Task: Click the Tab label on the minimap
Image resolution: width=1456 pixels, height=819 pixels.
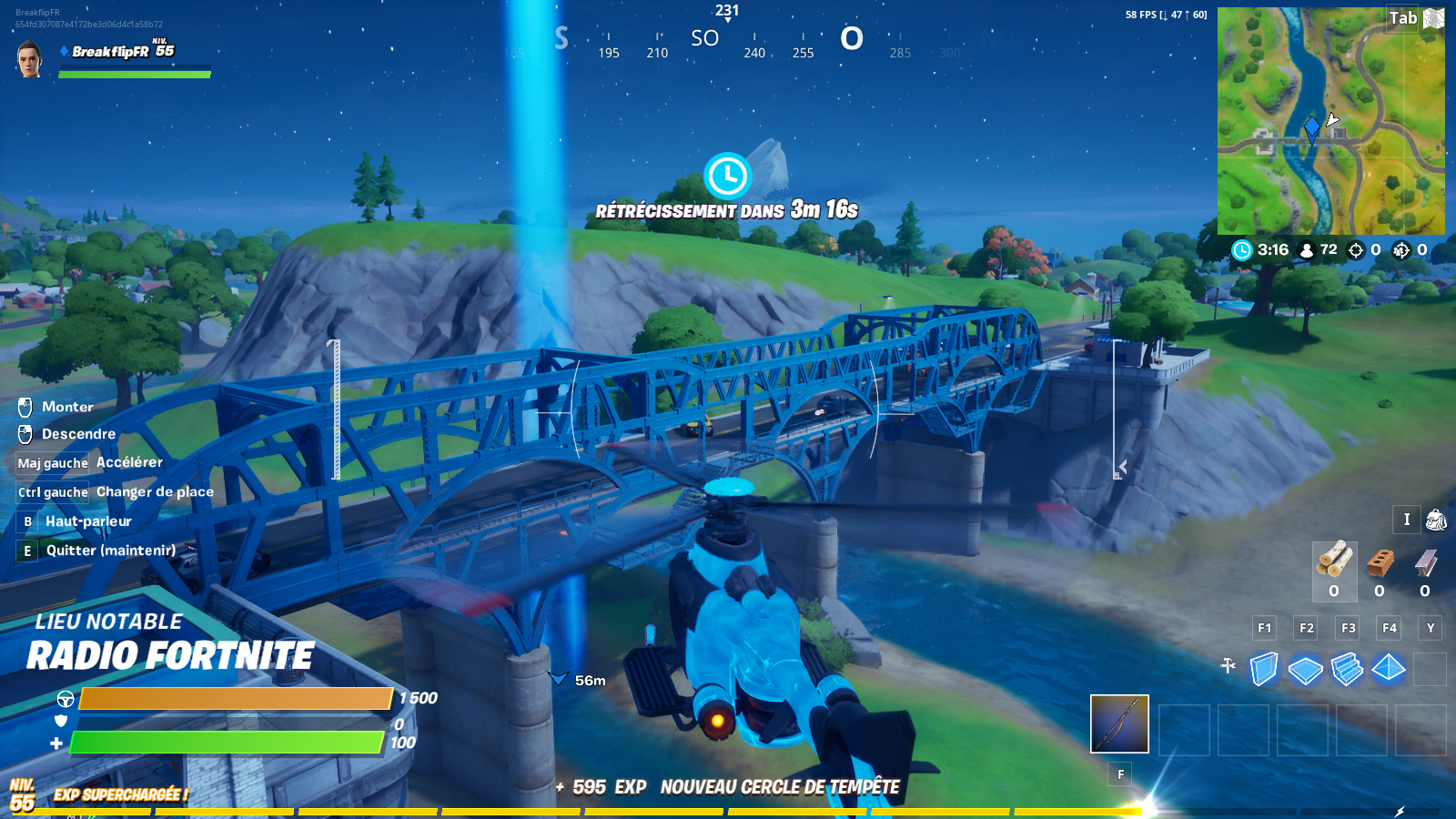Action: pyautogui.click(x=1401, y=18)
